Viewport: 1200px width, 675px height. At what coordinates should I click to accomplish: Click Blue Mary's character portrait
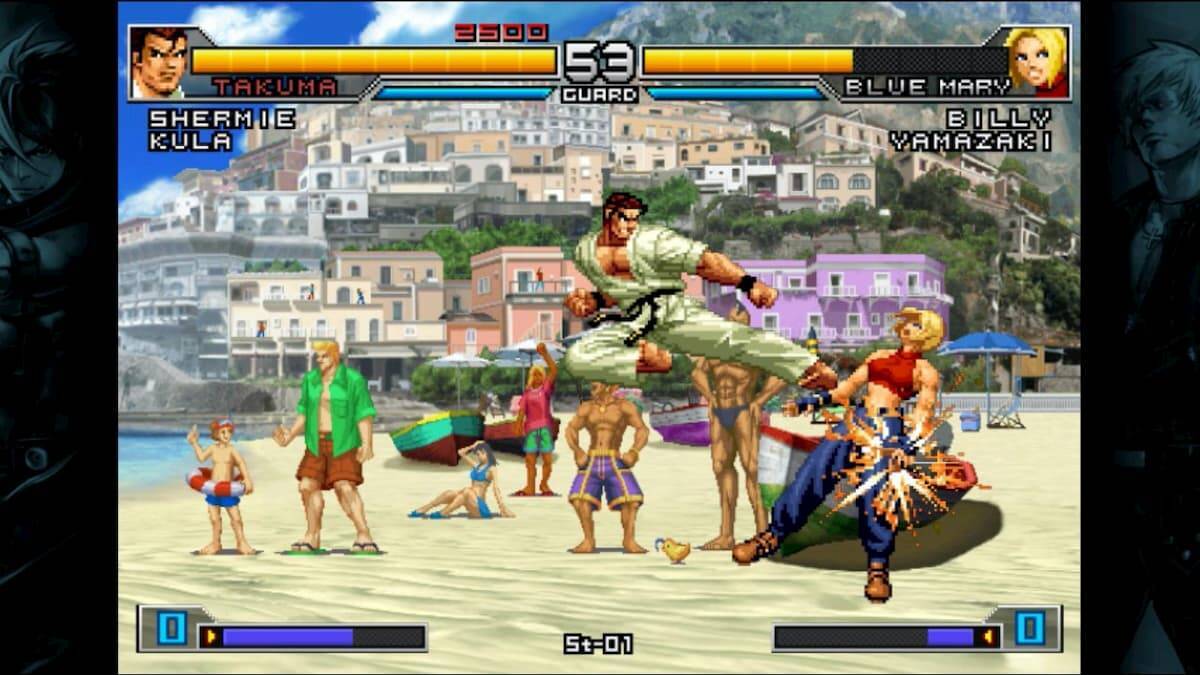[1036, 61]
